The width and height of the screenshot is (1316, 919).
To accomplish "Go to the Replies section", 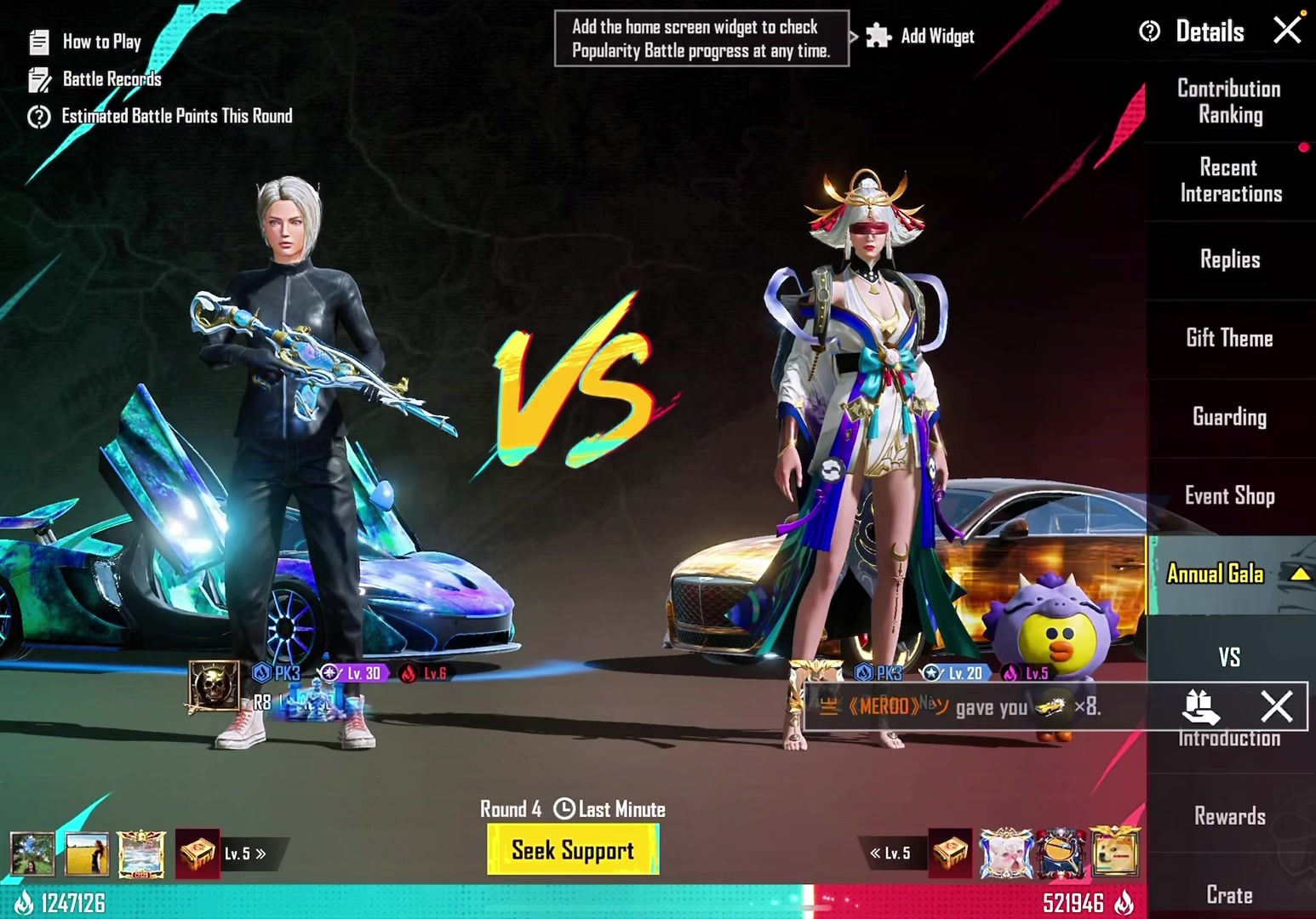I will coord(1229,260).
